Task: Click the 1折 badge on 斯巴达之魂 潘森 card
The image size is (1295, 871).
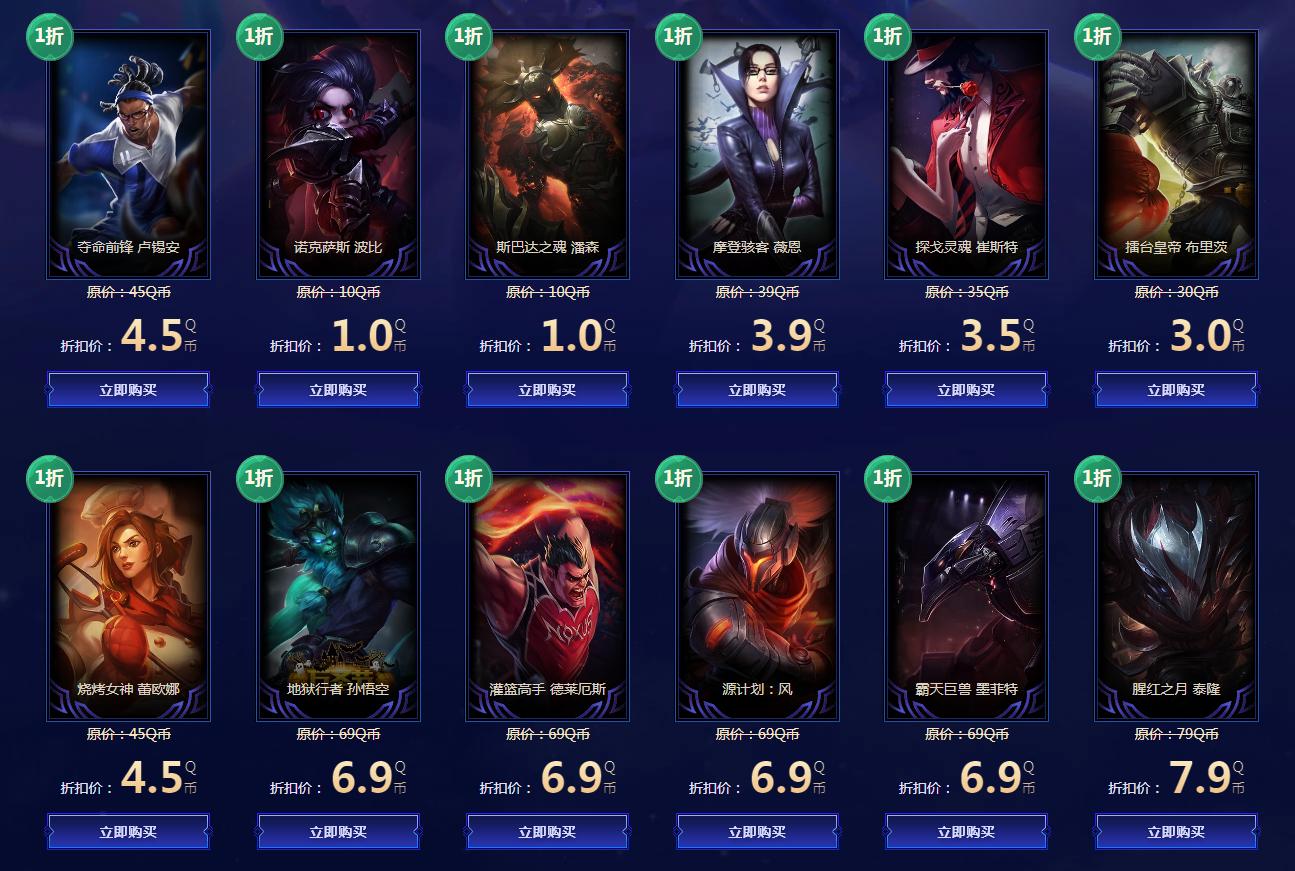Action: [468, 37]
